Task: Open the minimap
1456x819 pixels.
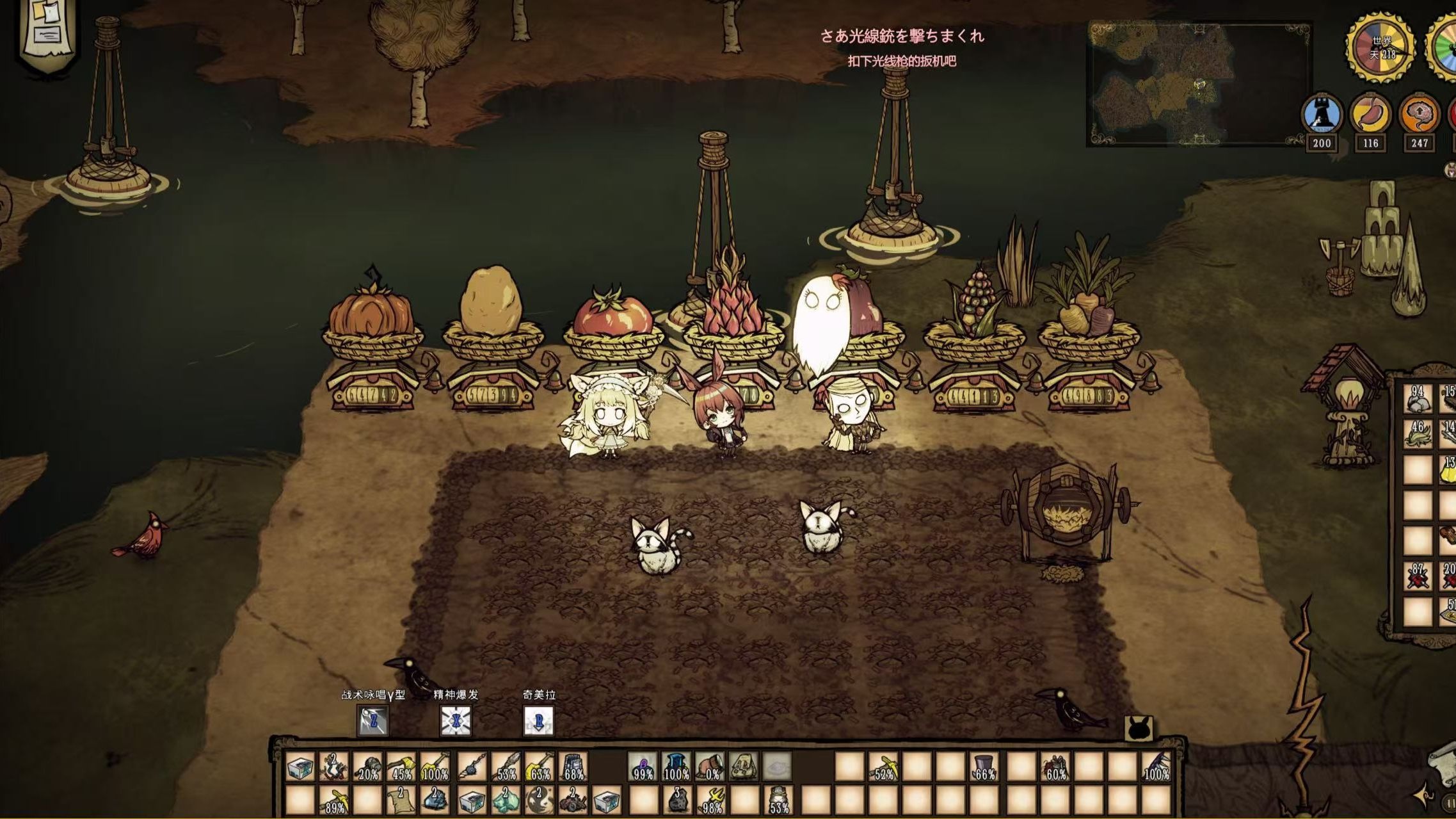Action: click(x=1198, y=83)
